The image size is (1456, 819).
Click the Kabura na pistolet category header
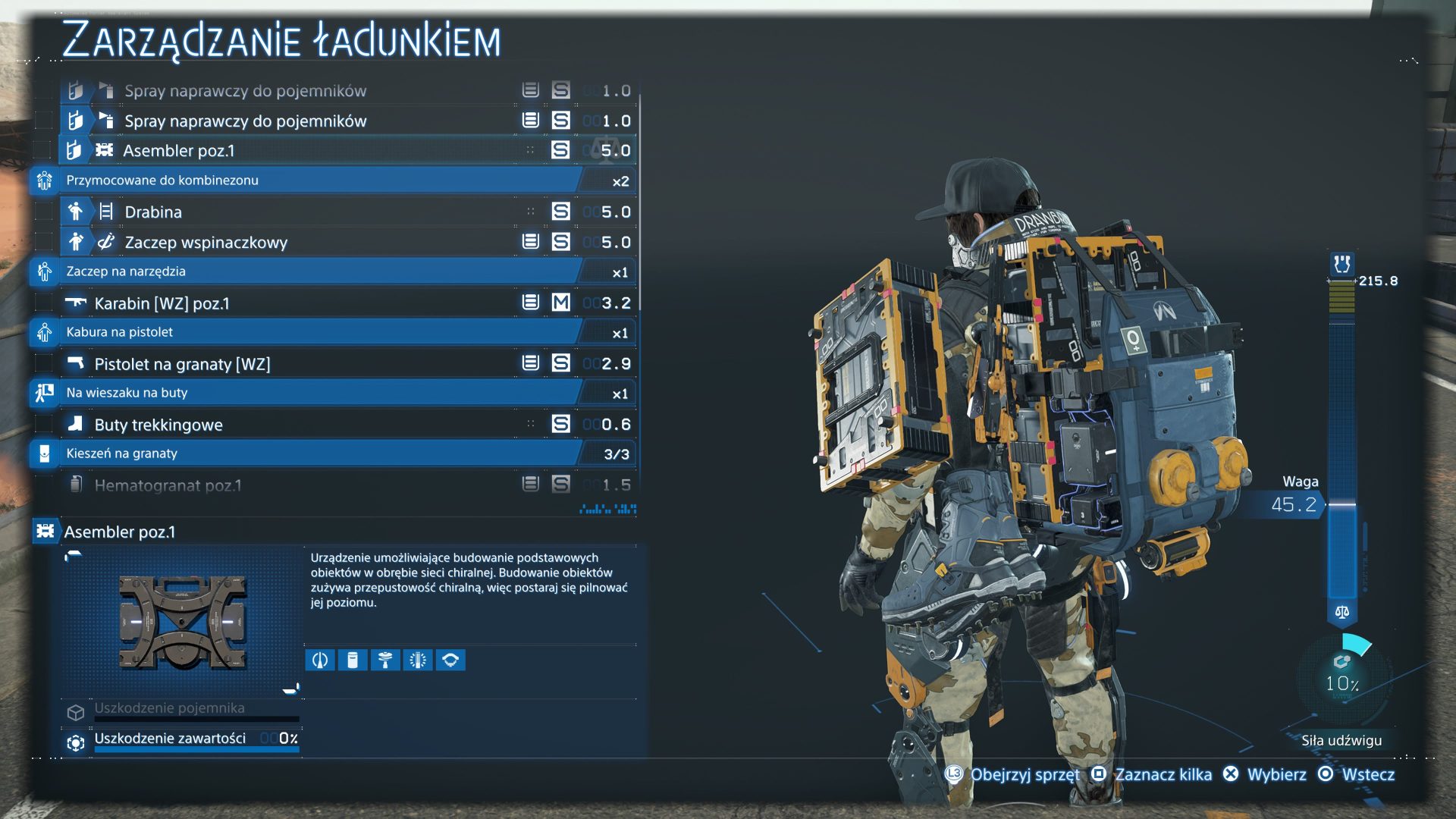318,332
